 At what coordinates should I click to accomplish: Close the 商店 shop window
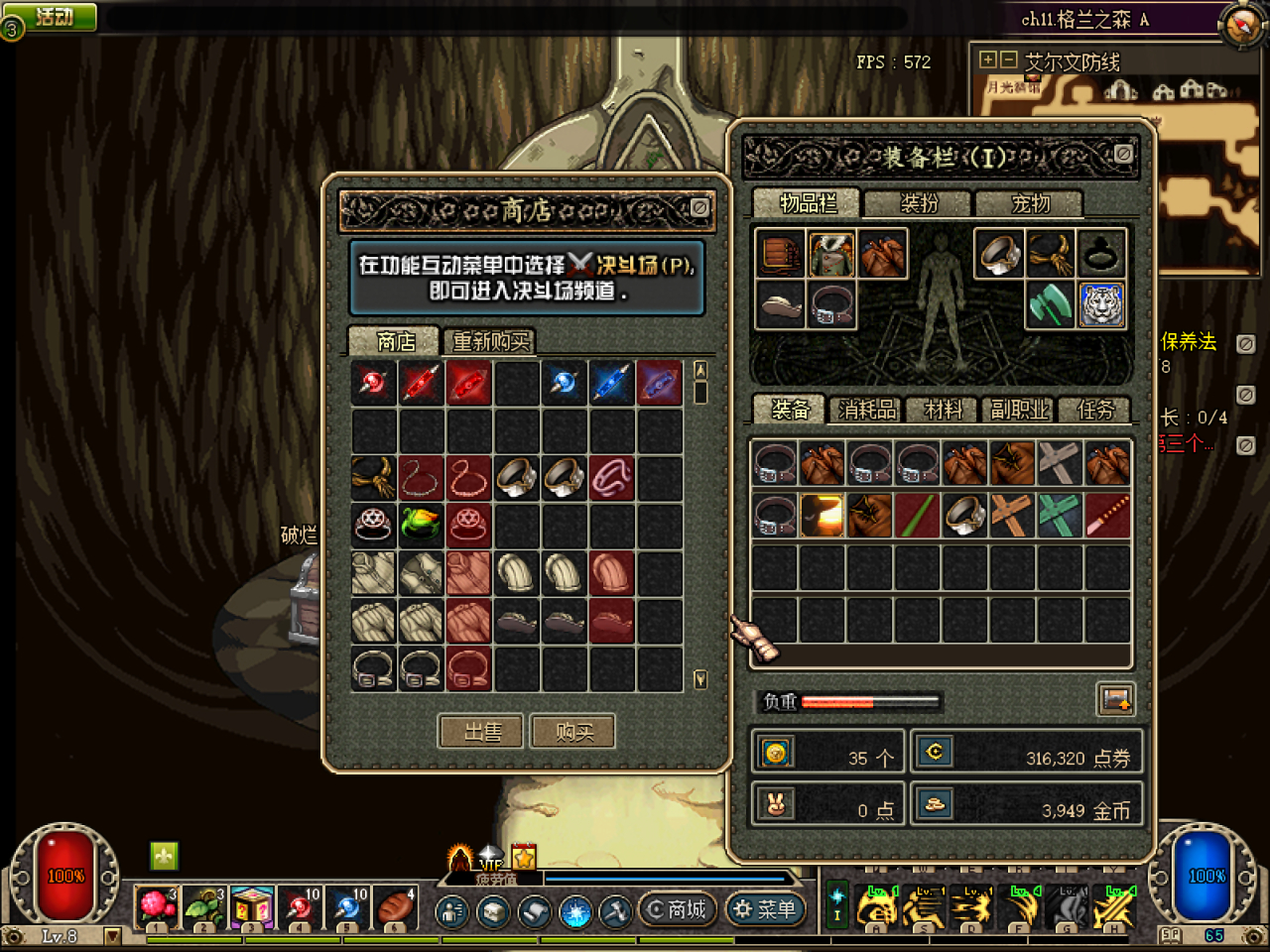(x=699, y=208)
